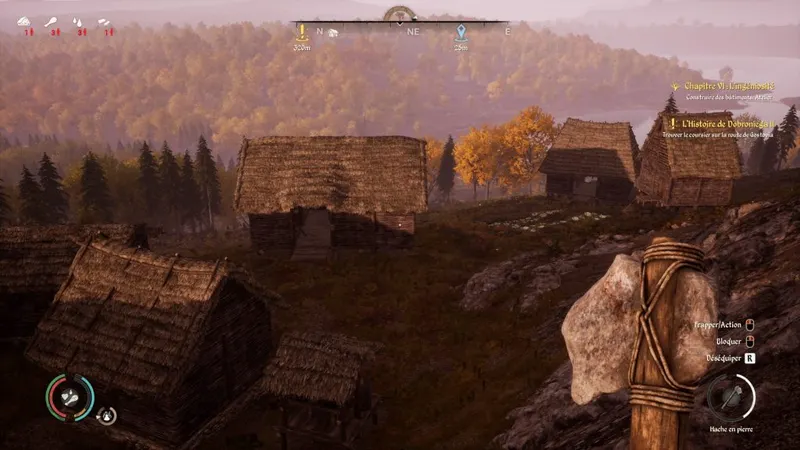Click the house marker on the compass
The height and width of the screenshot is (450, 800).
(335, 32)
